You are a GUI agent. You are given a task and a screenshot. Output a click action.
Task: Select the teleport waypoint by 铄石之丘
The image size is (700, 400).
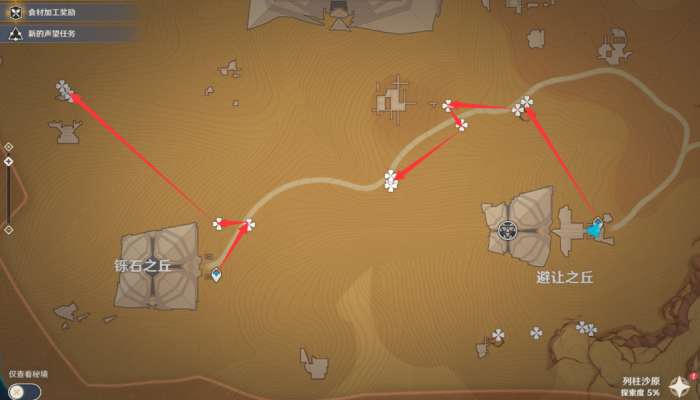pos(216,275)
